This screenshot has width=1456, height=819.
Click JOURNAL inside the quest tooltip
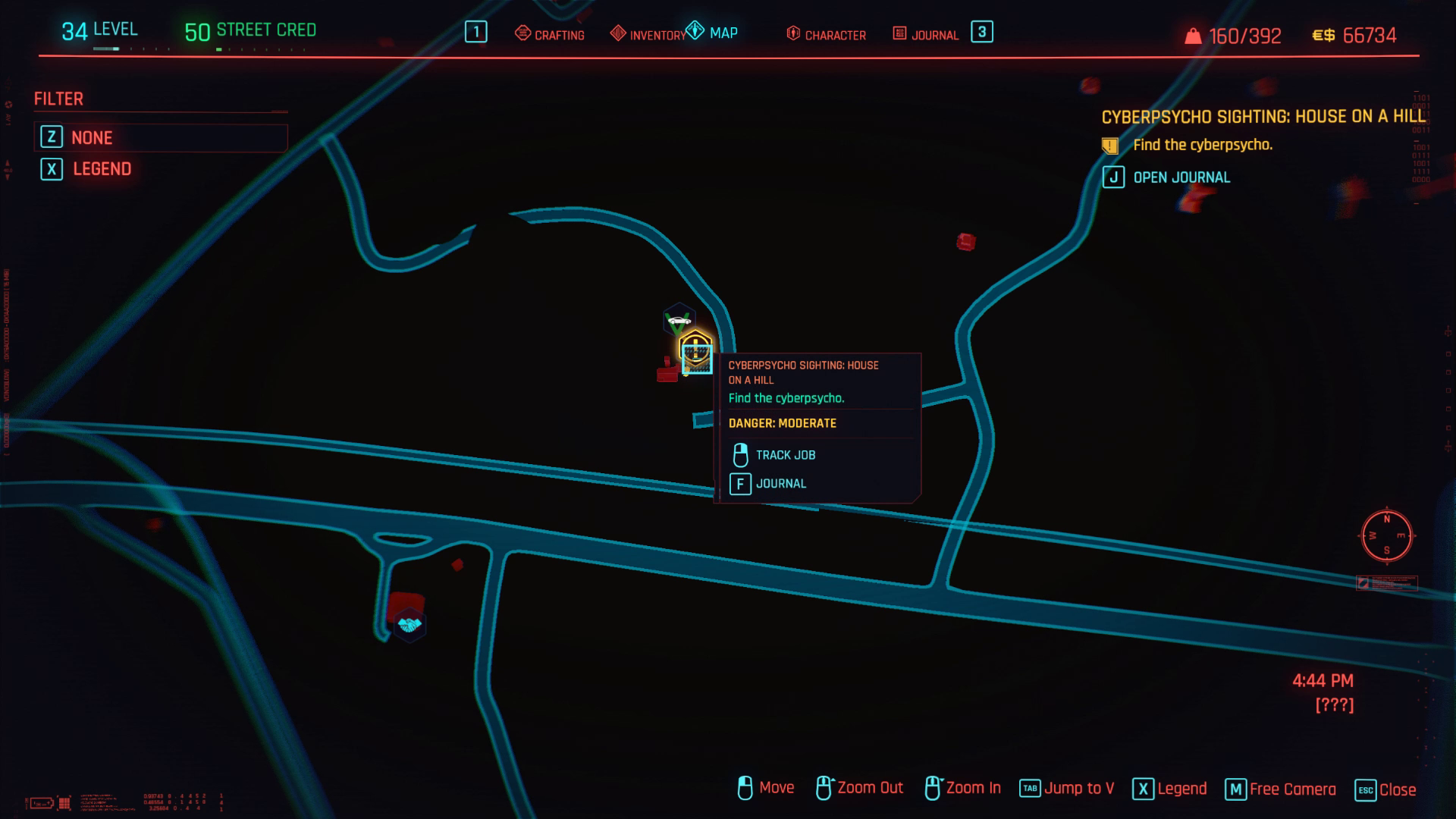coord(781,483)
